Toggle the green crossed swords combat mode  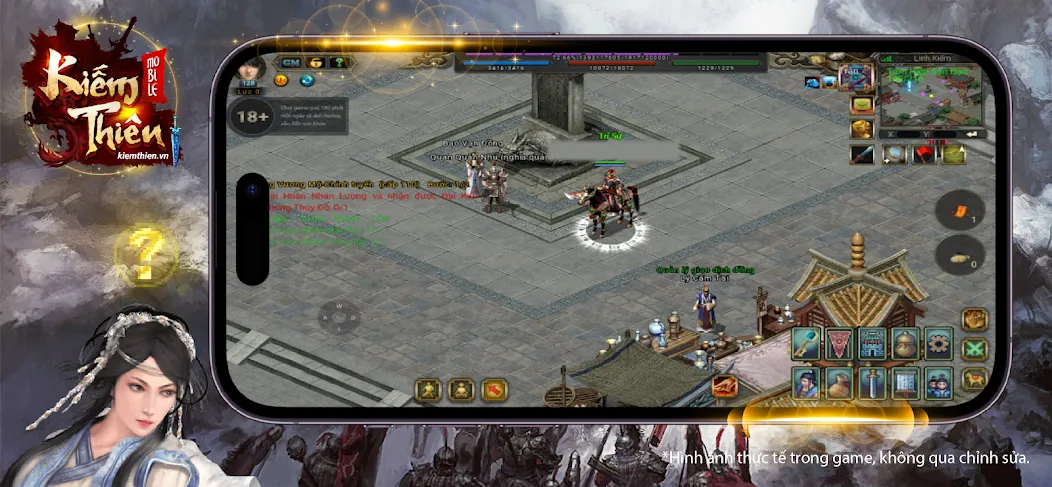tap(974, 350)
